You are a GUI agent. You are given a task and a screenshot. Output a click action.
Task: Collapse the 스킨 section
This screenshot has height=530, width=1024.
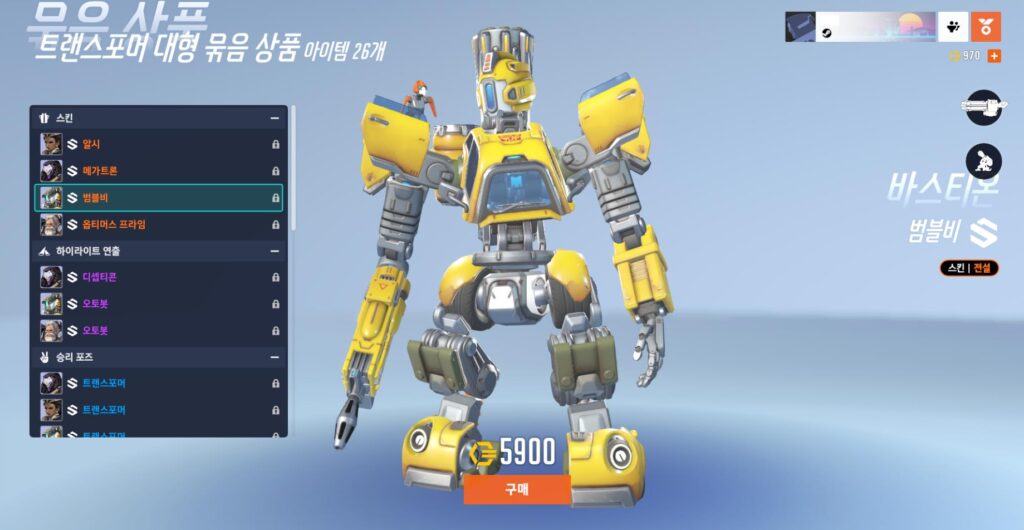click(274, 118)
